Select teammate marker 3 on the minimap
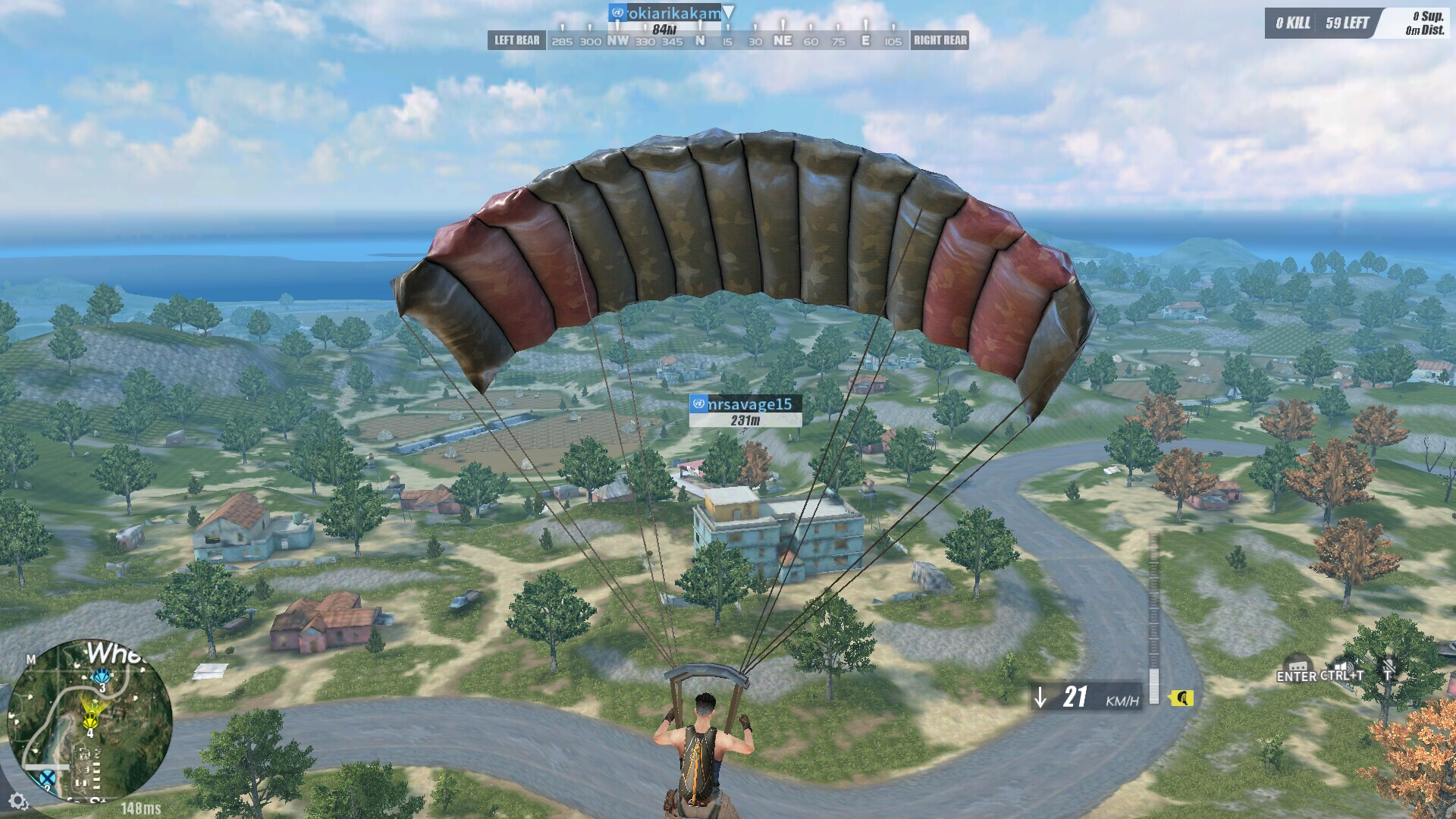Viewport: 1456px width, 819px height. click(x=102, y=677)
